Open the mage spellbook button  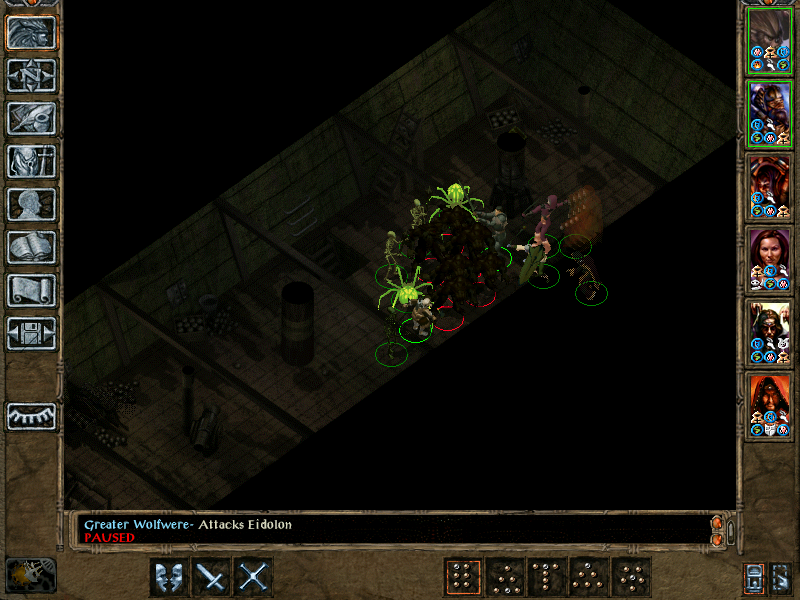(31, 248)
